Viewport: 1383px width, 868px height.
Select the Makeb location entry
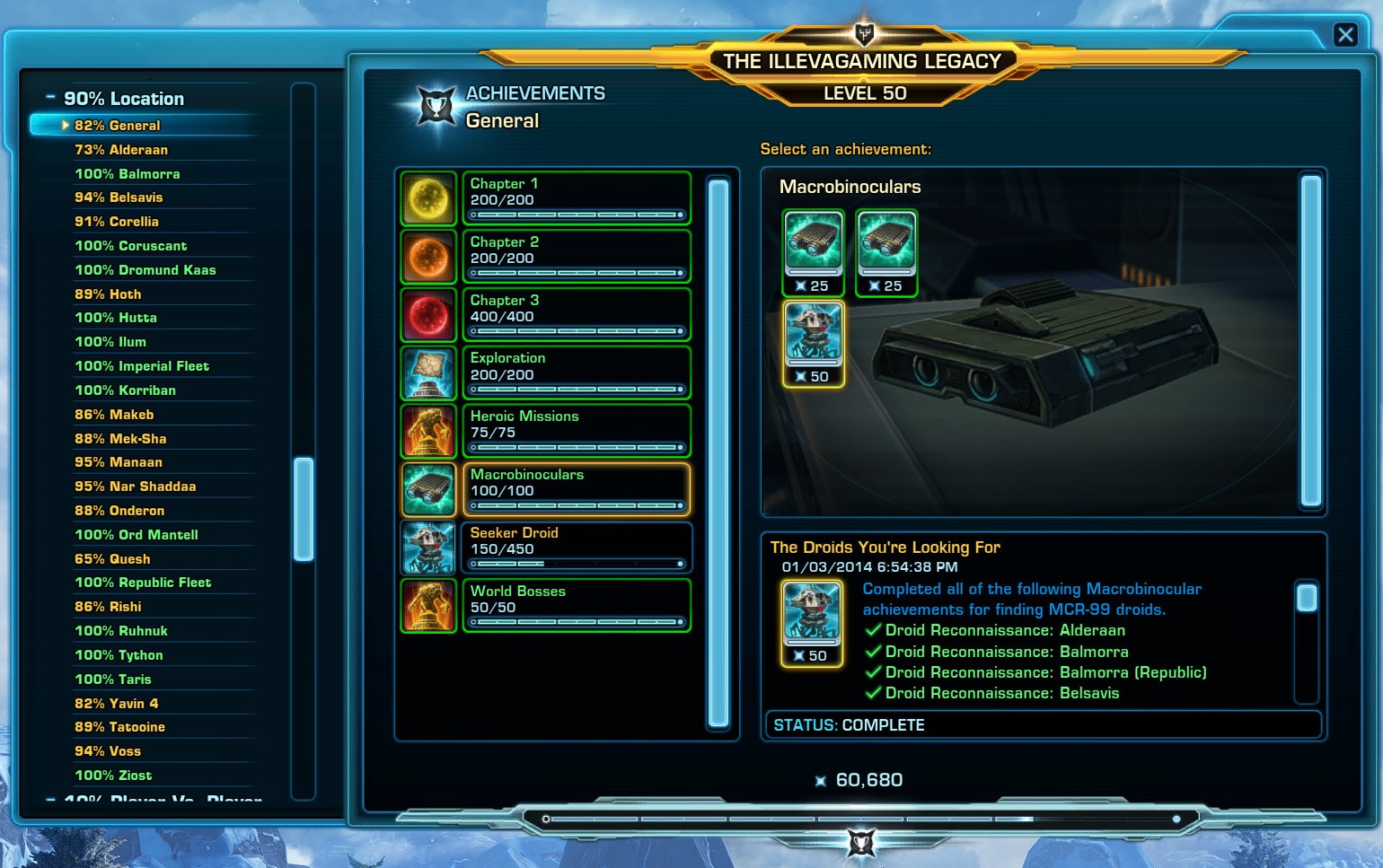coord(114,415)
